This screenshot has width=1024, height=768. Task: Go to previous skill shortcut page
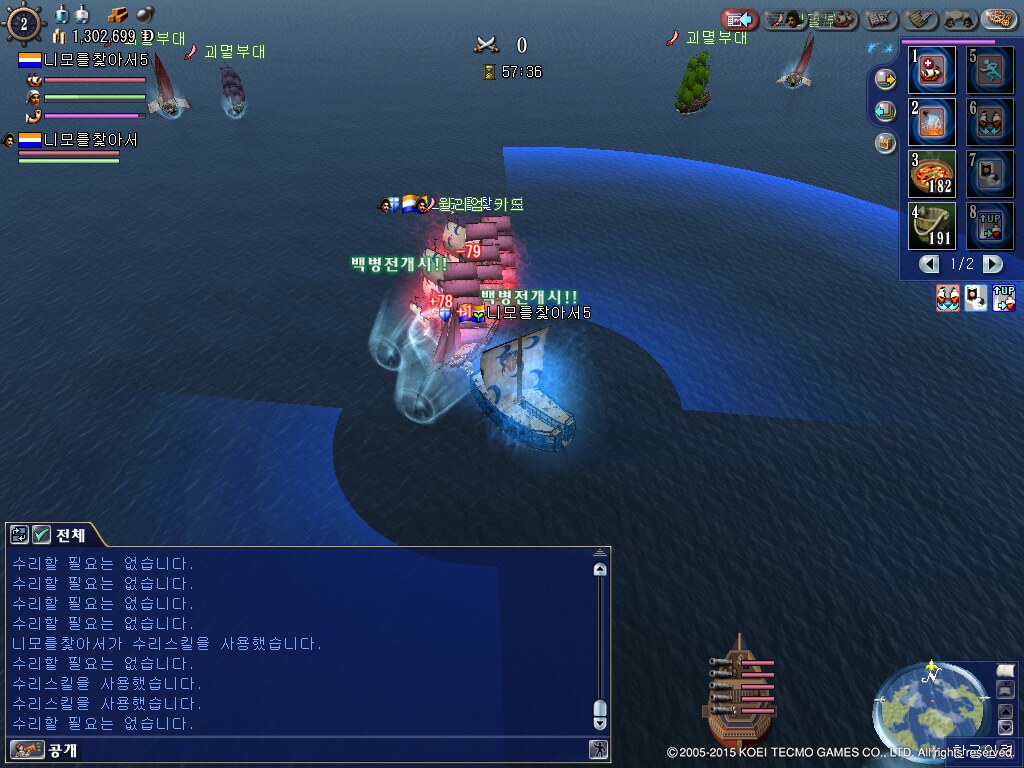pos(930,264)
